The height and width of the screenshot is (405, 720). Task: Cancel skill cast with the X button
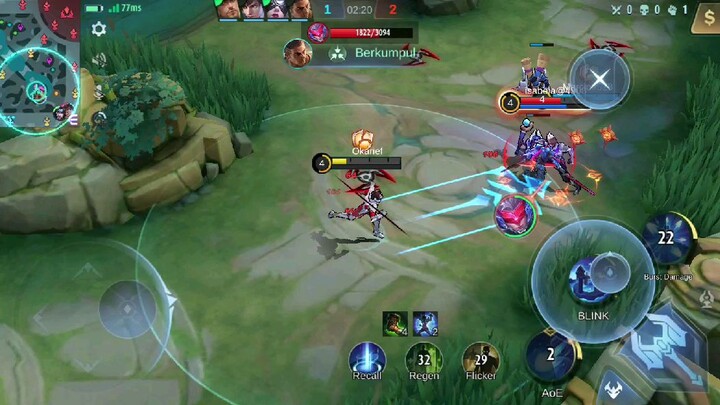coord(599,78)
